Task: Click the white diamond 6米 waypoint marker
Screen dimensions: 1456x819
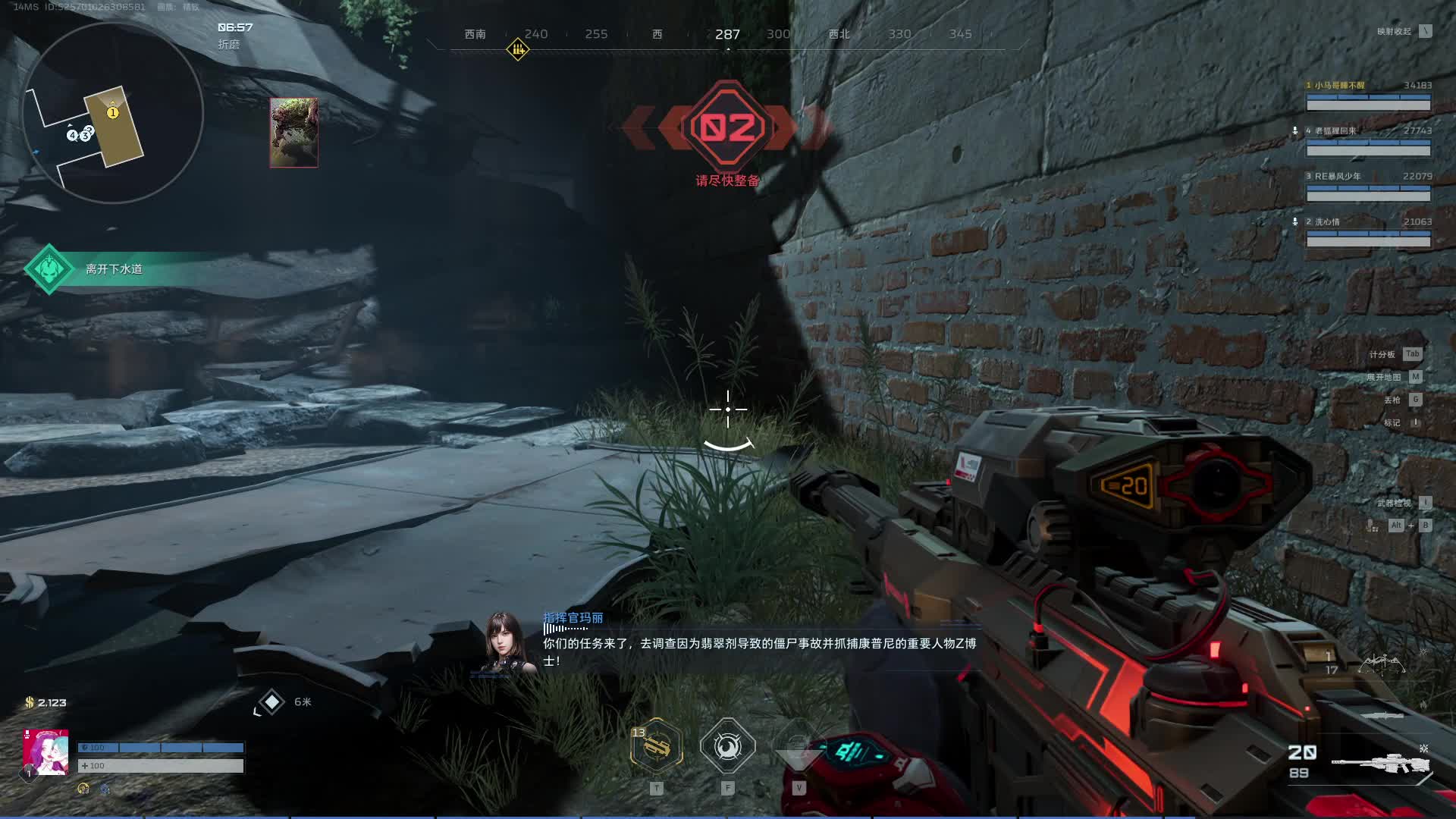Action: pyautogui.click(x=271, y=702)
